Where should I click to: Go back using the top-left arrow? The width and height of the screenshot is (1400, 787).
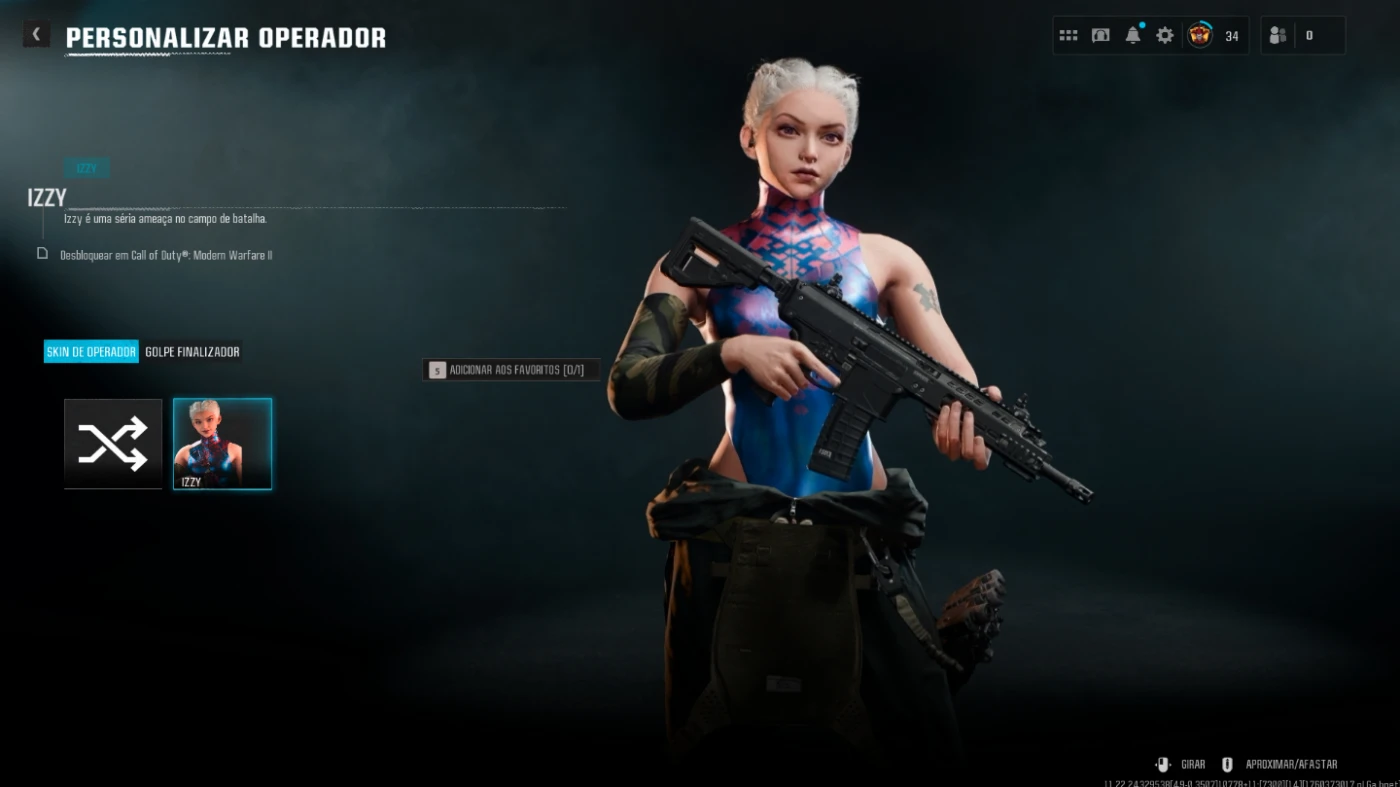click(36, 35)
